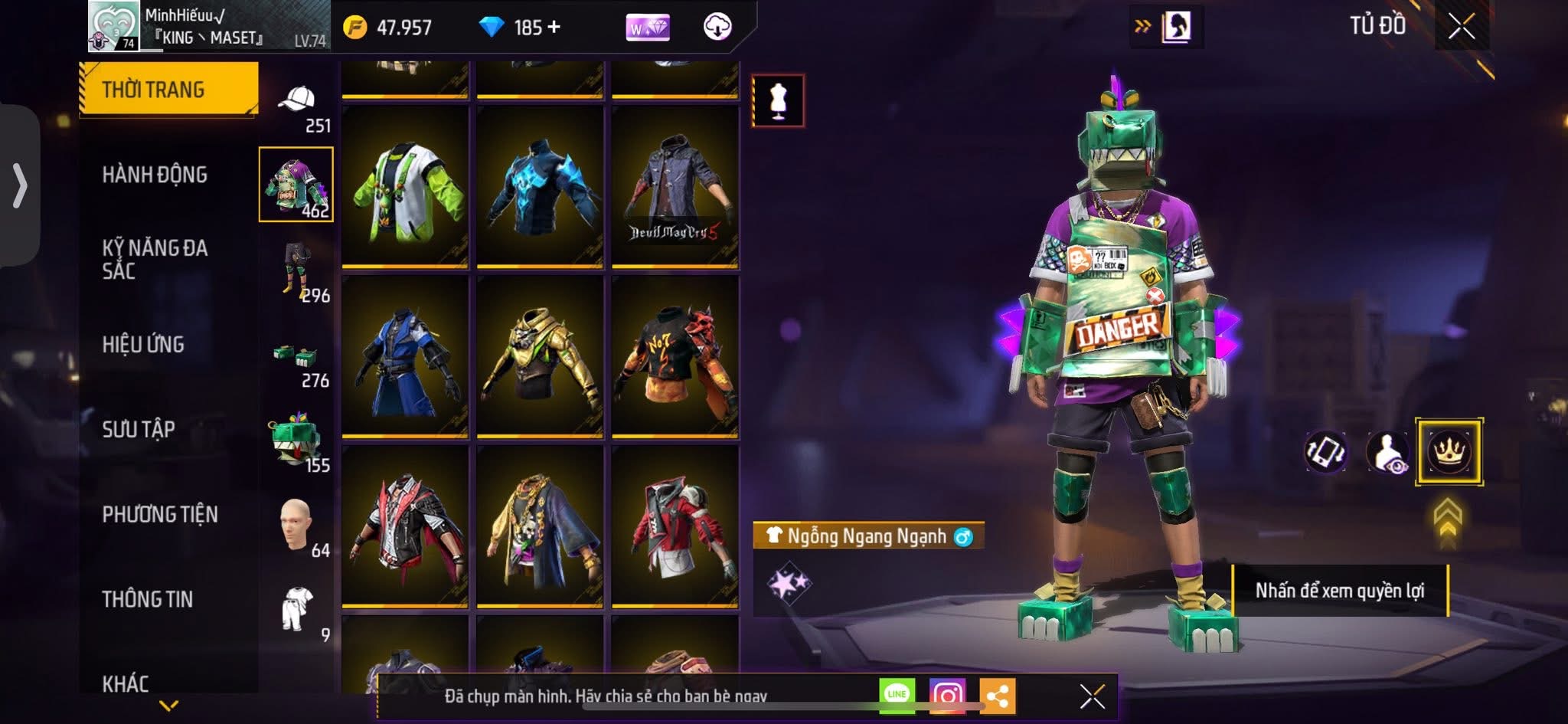Click the crown benefits icon
1568x724 pixels.
point(1449,451)
